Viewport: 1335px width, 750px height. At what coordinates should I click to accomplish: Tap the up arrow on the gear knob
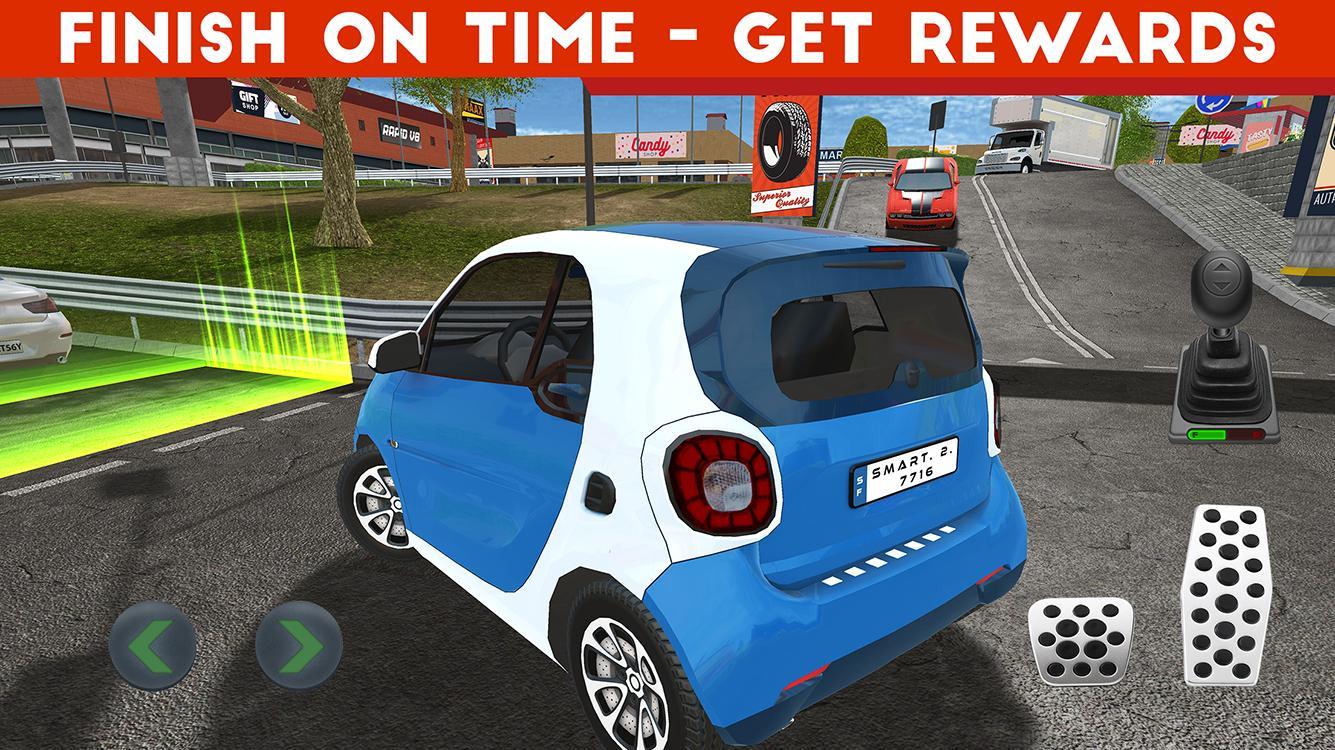[1220, 268]
